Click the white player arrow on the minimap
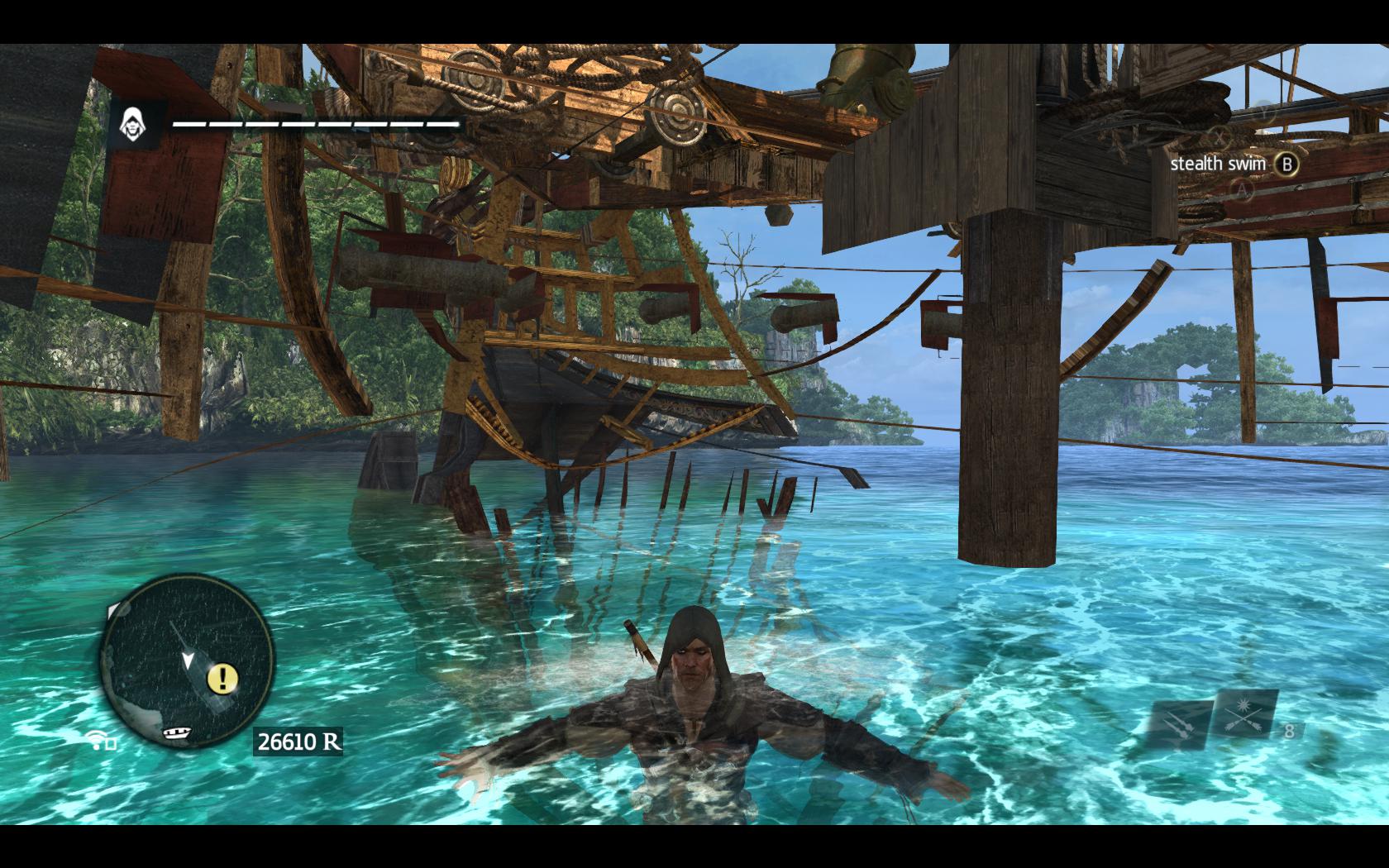Screen dimensions: 1389x868 189,660
